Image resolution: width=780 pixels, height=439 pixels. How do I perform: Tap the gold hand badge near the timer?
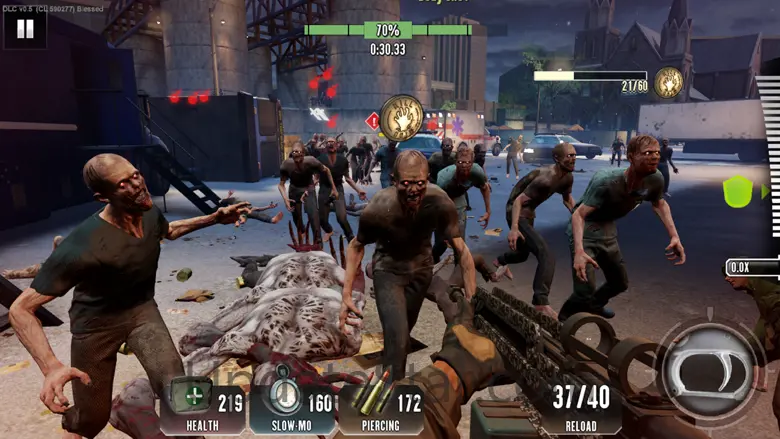[402, 118]
